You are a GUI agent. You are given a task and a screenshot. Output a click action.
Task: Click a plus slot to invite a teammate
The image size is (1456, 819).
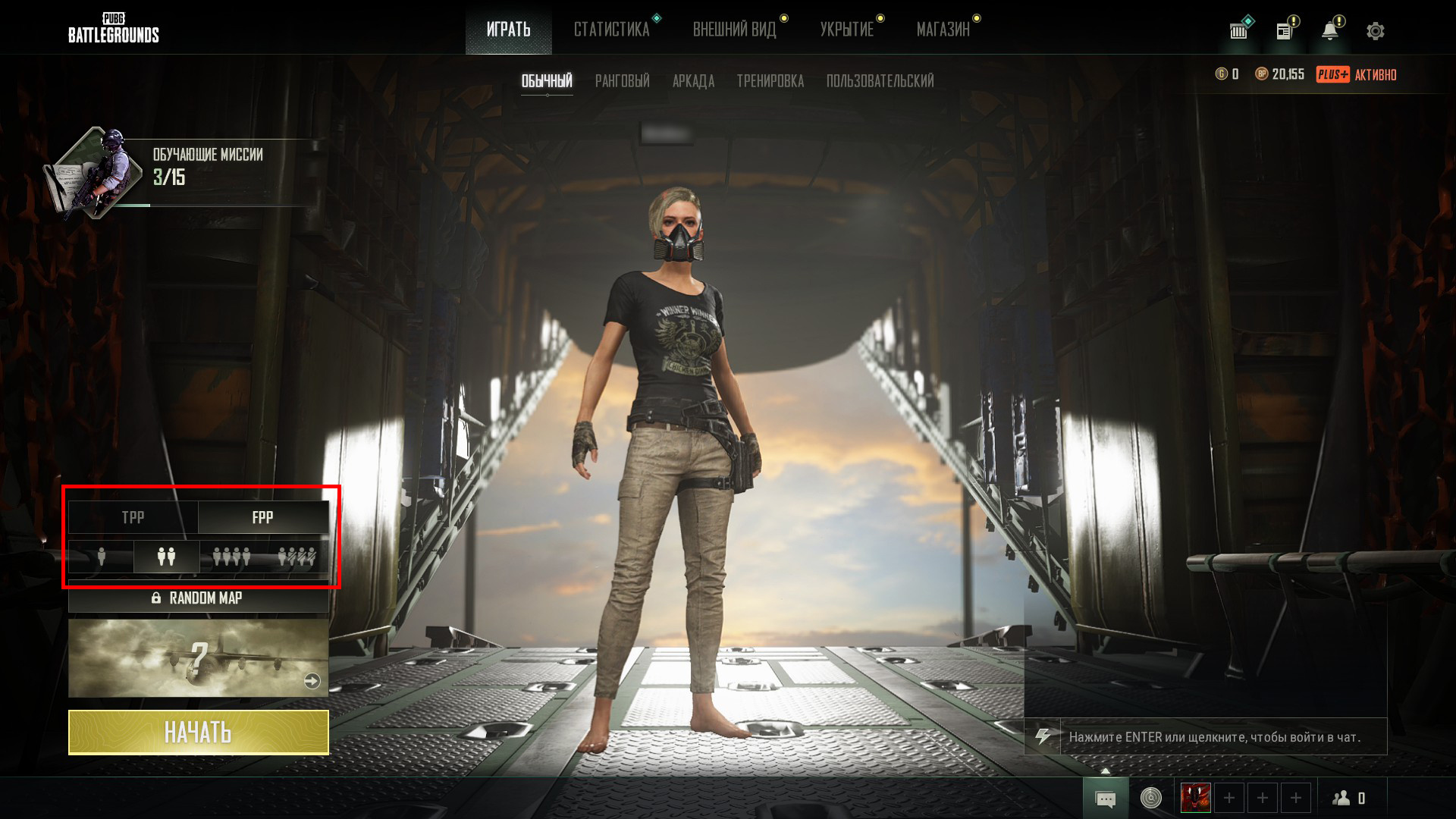click(x=1229, y=798)
